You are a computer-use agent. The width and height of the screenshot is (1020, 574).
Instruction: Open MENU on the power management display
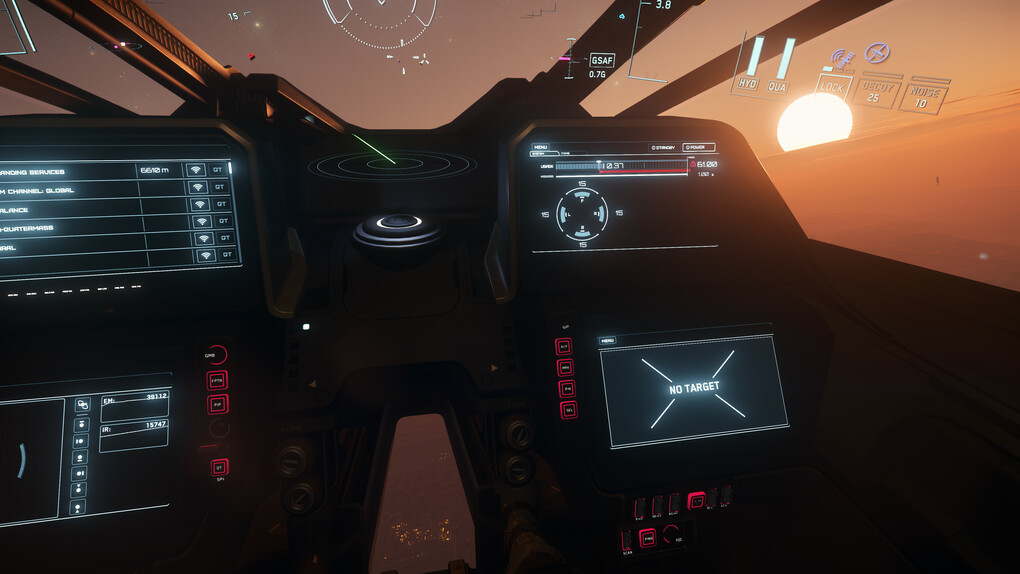pyautogui.click(x=540, y=147)
